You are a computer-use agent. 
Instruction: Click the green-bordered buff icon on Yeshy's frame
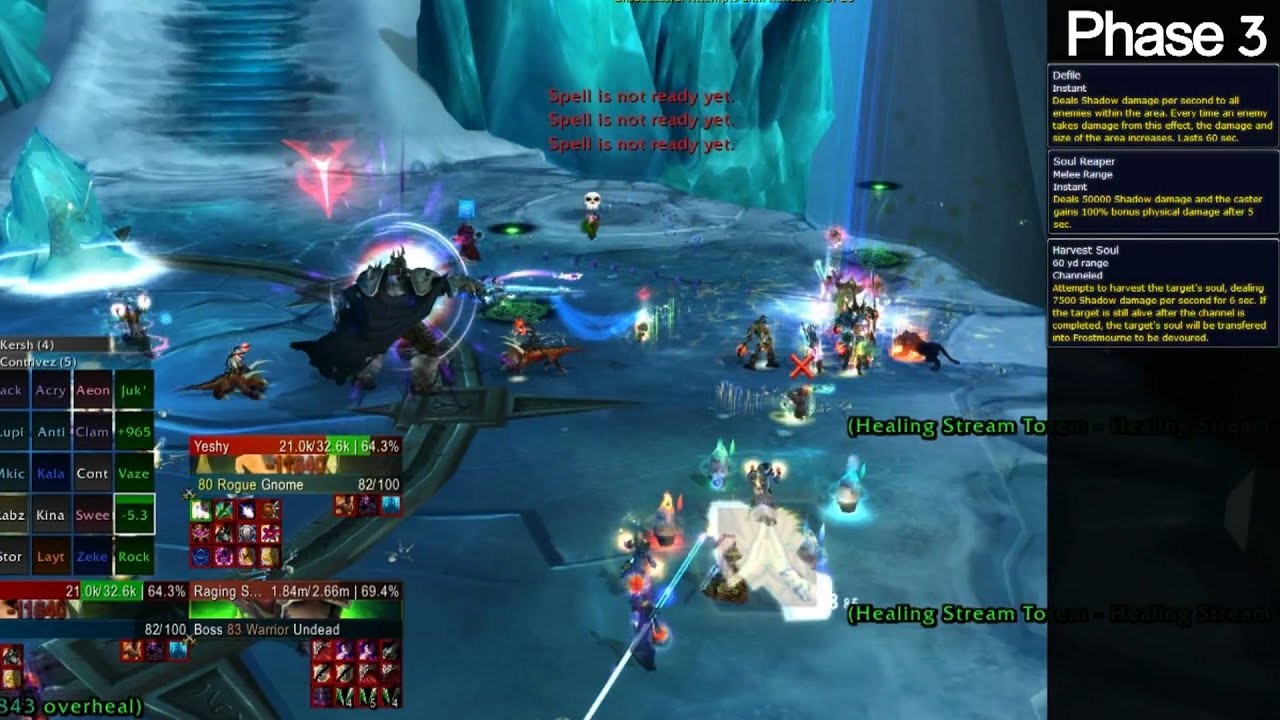(201, 511)
